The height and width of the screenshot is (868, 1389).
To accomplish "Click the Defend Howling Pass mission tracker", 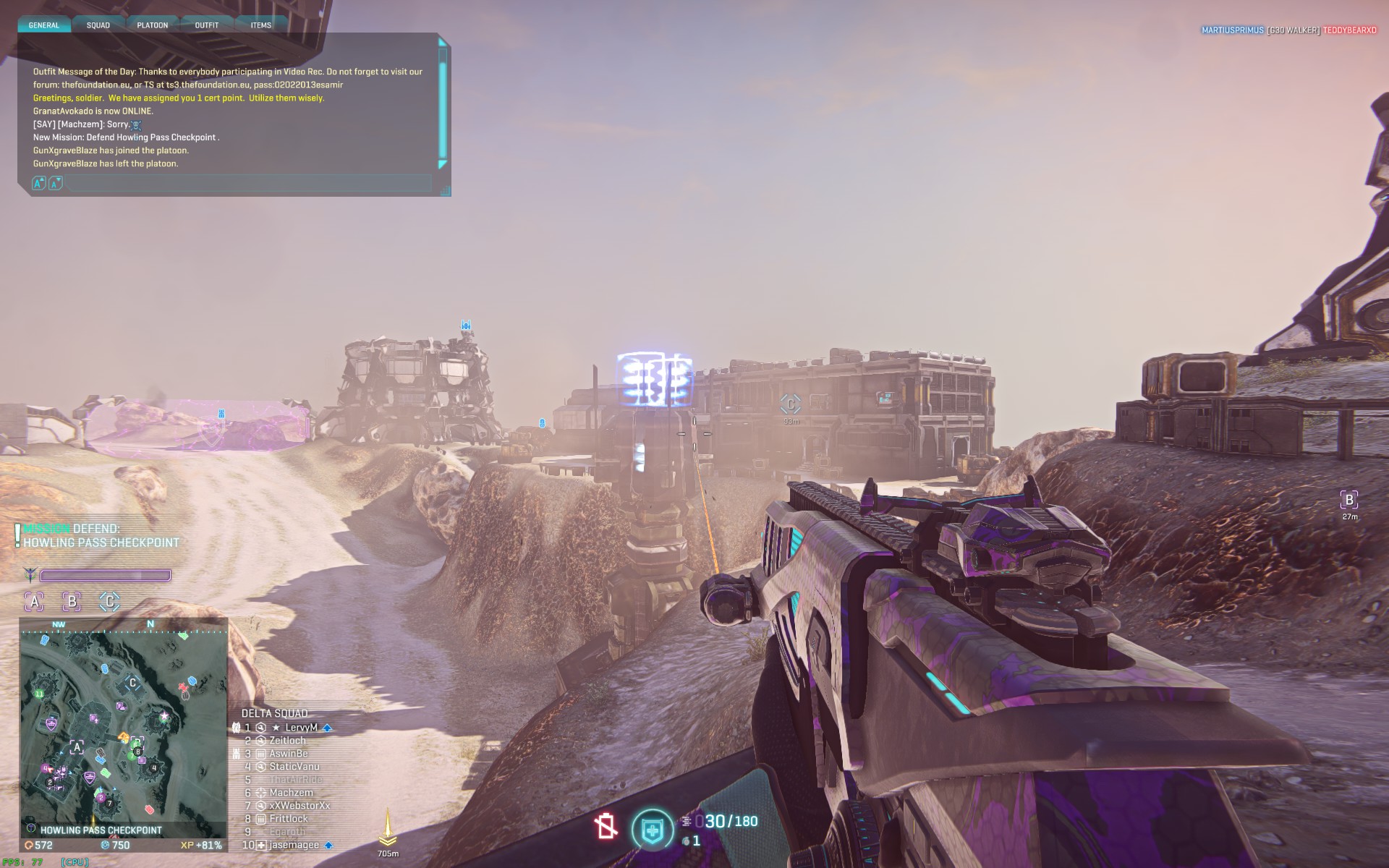I will tap(101, 536).
